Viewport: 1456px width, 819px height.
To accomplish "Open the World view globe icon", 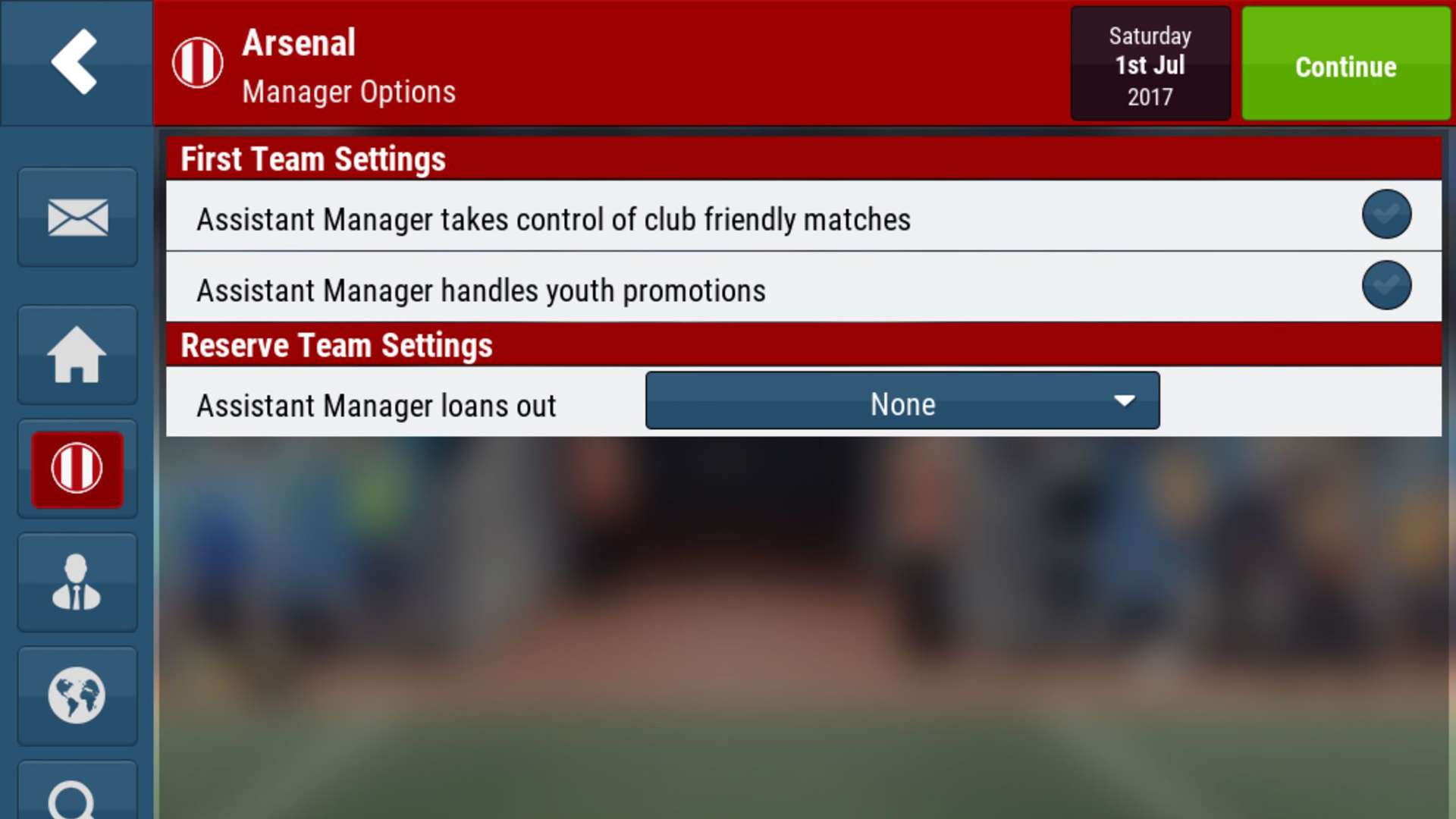I will tap(77, 695).
